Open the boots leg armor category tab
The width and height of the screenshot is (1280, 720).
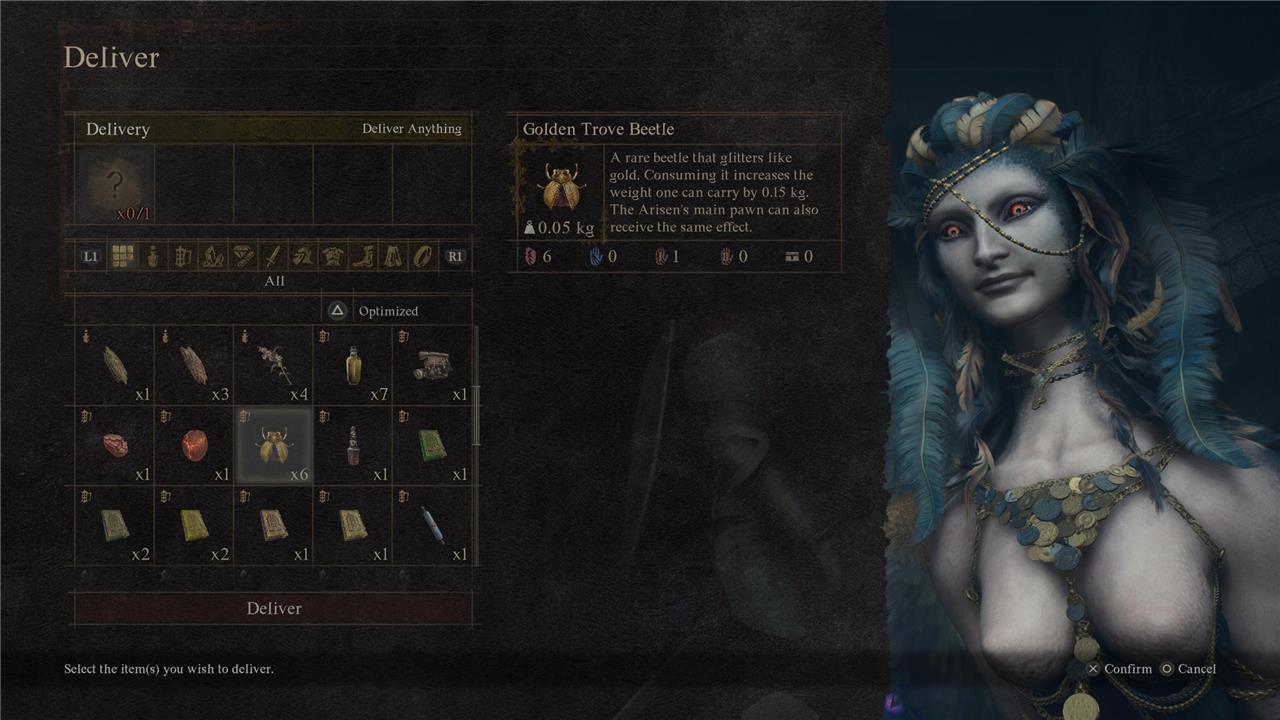click(x=363, y=256)
